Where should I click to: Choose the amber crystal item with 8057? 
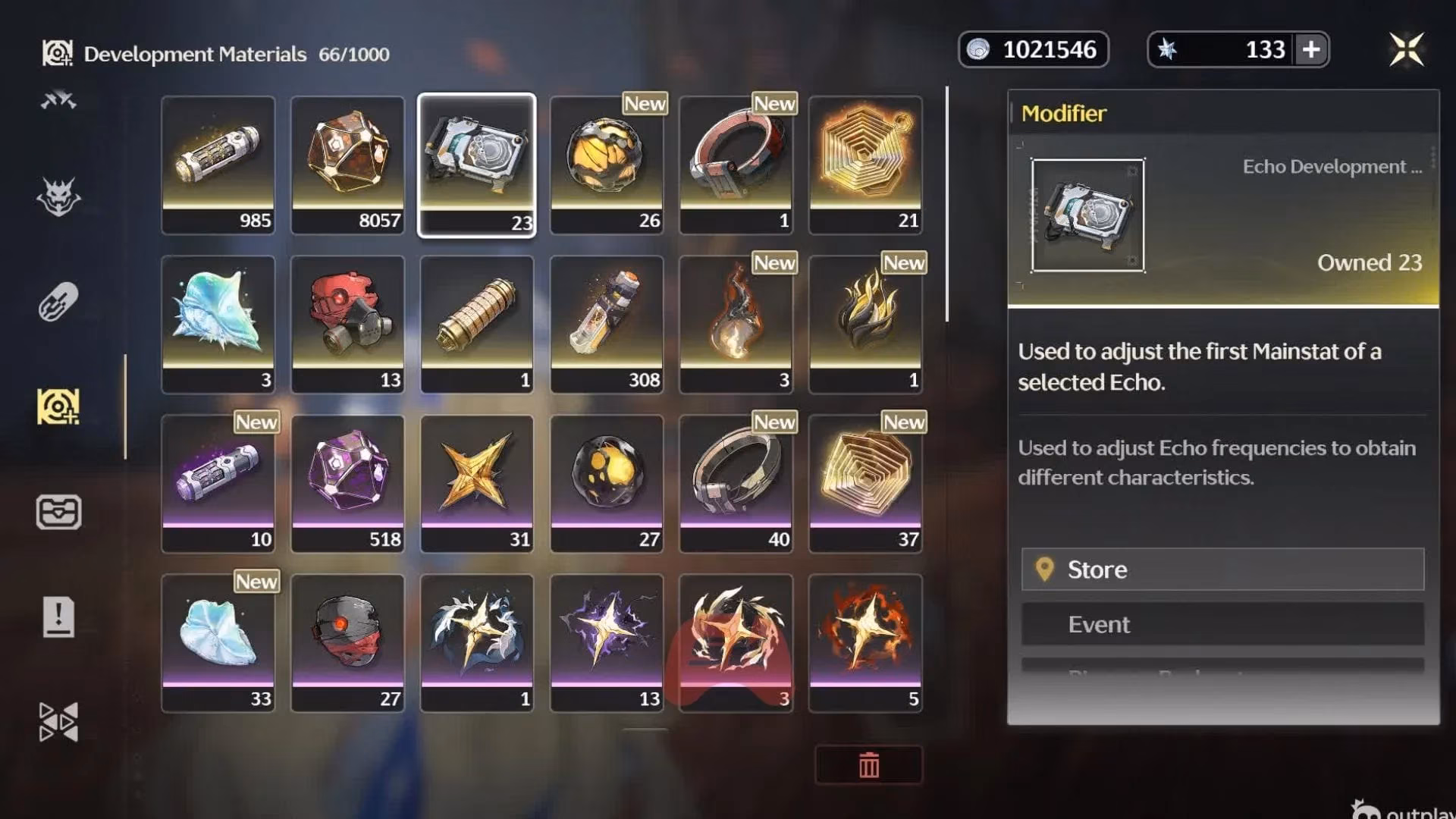(348, 165)
